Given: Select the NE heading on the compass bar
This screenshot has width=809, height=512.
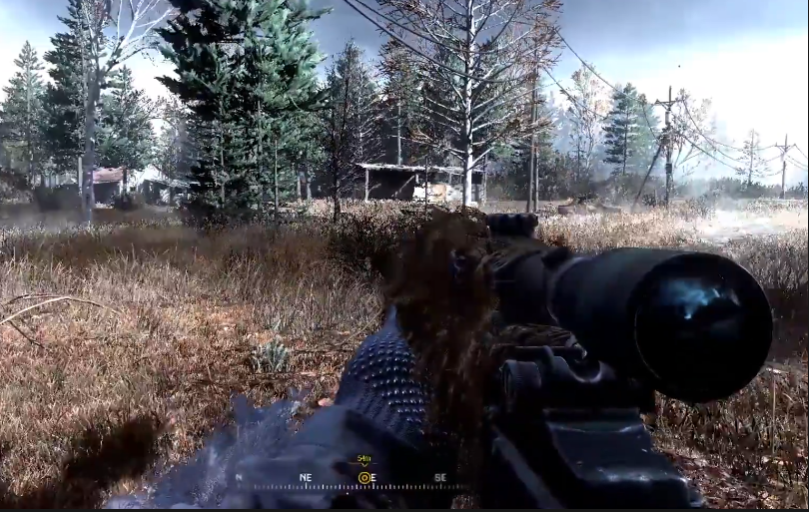Looking at the screenshot, I should pos(305,478).
